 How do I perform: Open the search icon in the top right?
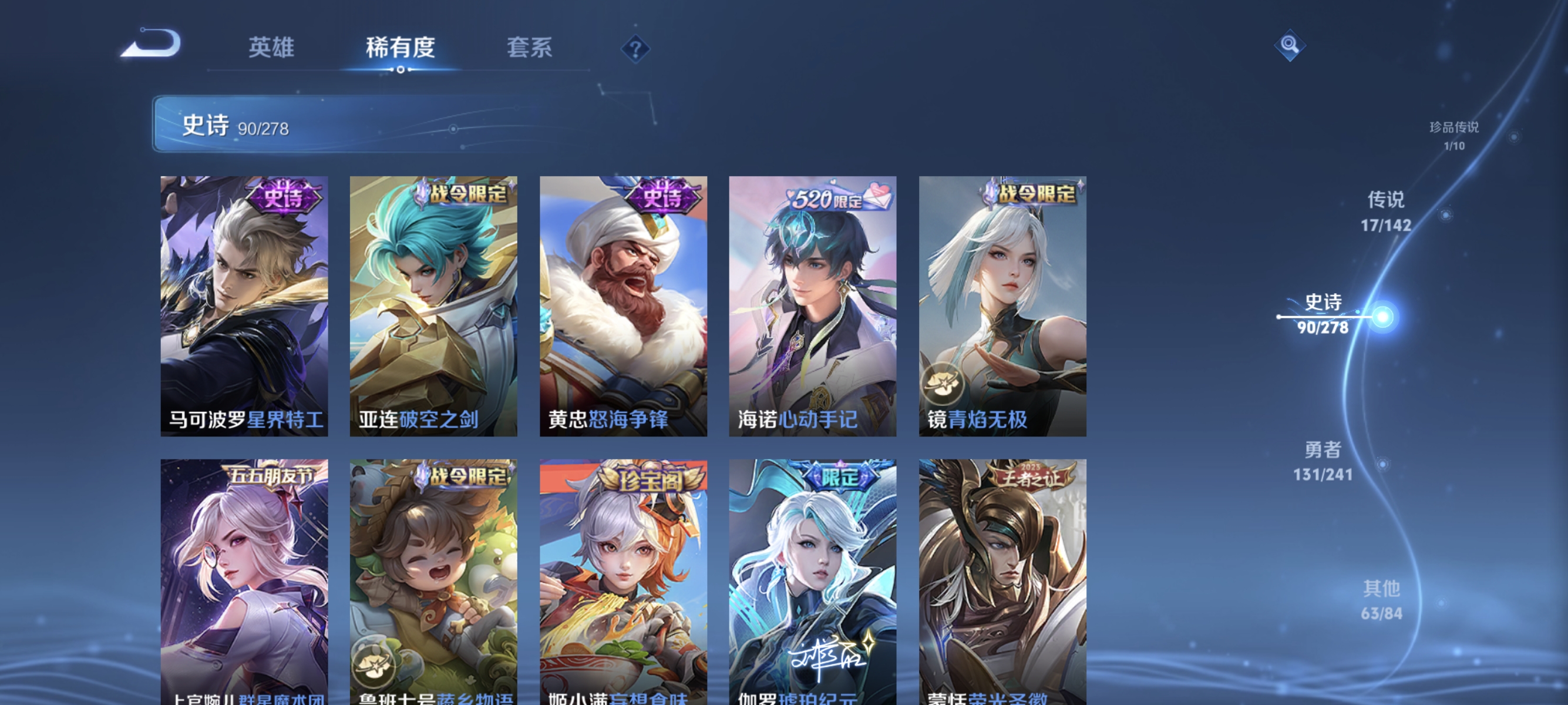pos(1290,45)
